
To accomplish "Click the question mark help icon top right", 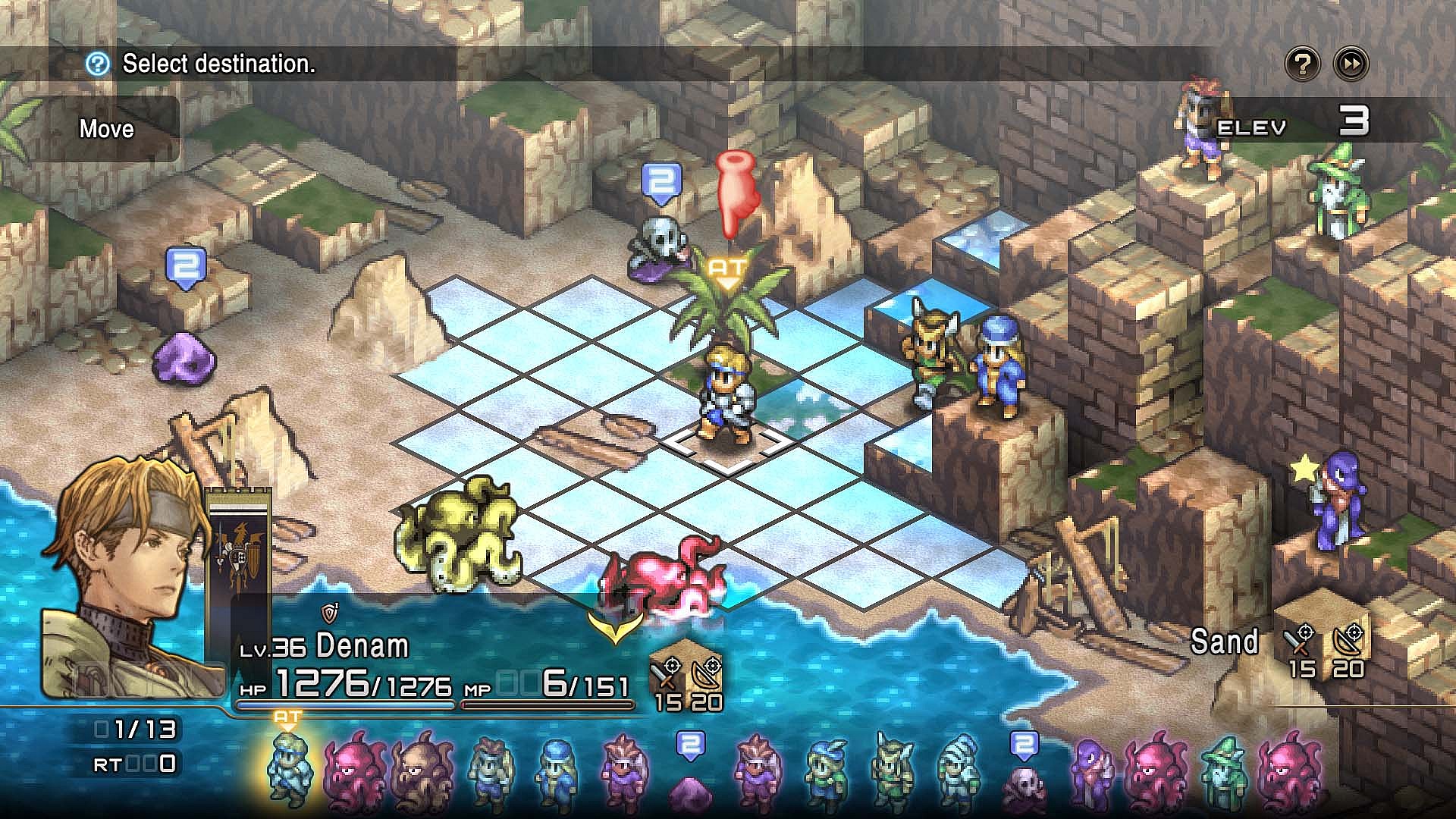I will [1301, 65].
